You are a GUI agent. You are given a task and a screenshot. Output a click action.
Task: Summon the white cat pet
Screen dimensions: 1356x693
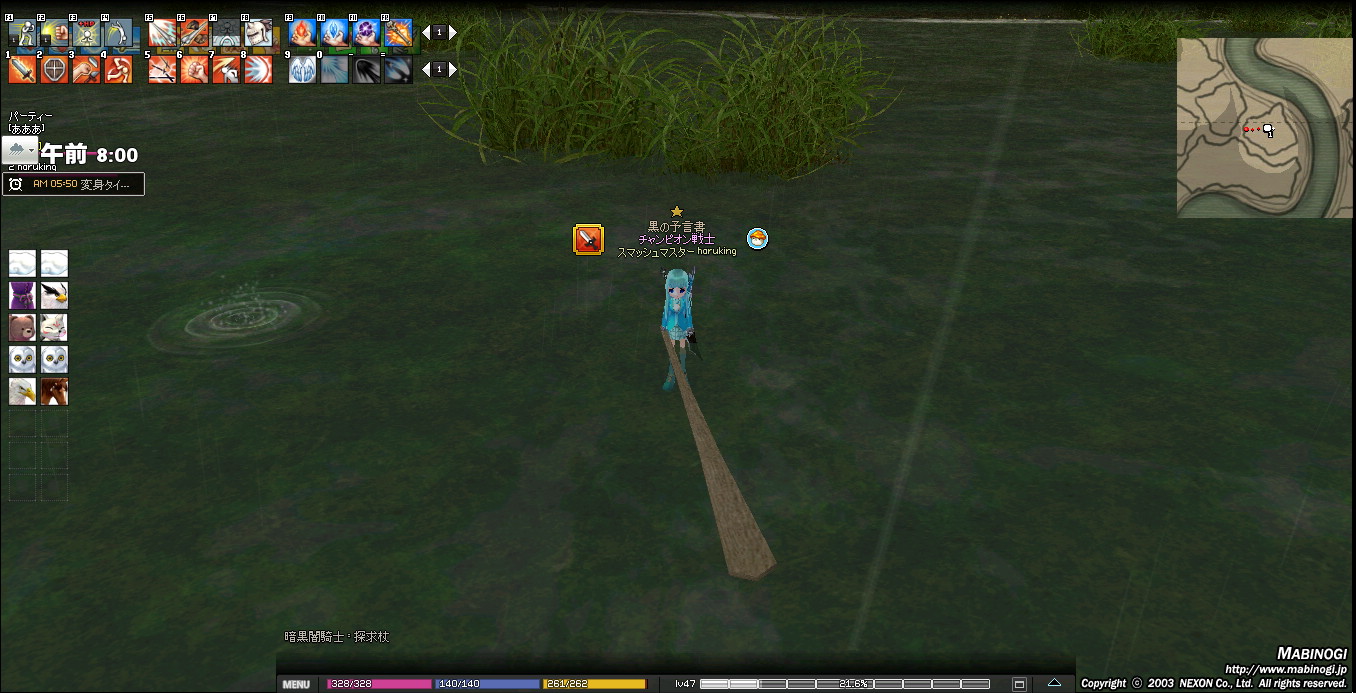pos(54,327)
